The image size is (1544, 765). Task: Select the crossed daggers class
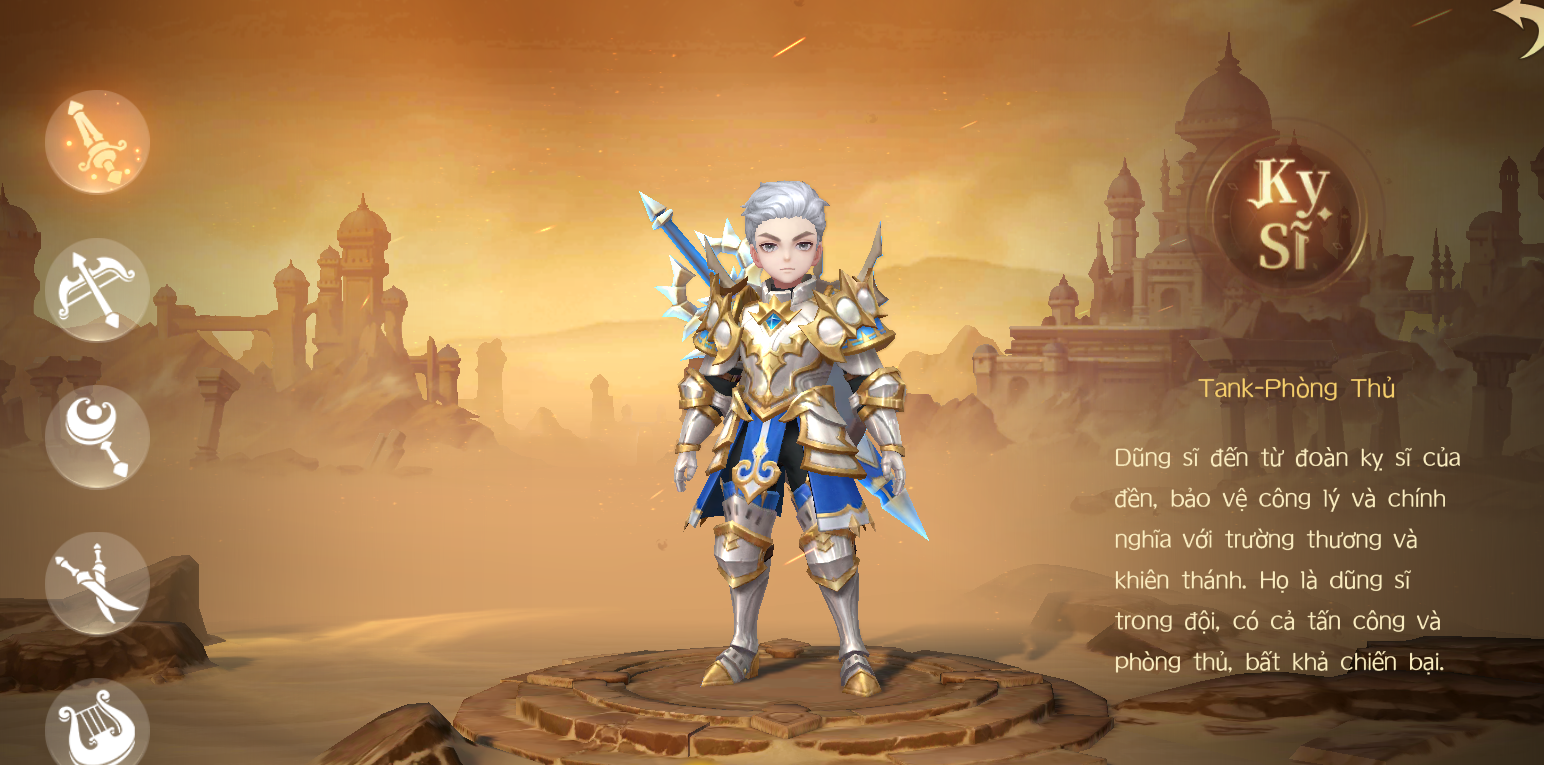pyautogui.click(x=97, y=583)
